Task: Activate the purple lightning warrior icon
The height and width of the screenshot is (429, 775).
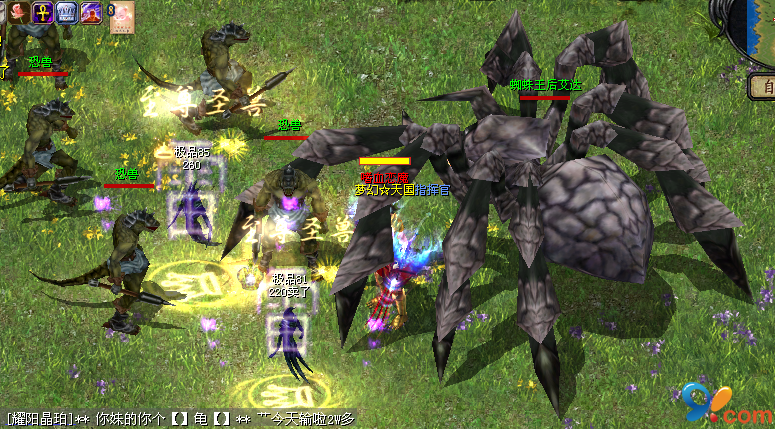Action: click(x=93, y=12)
